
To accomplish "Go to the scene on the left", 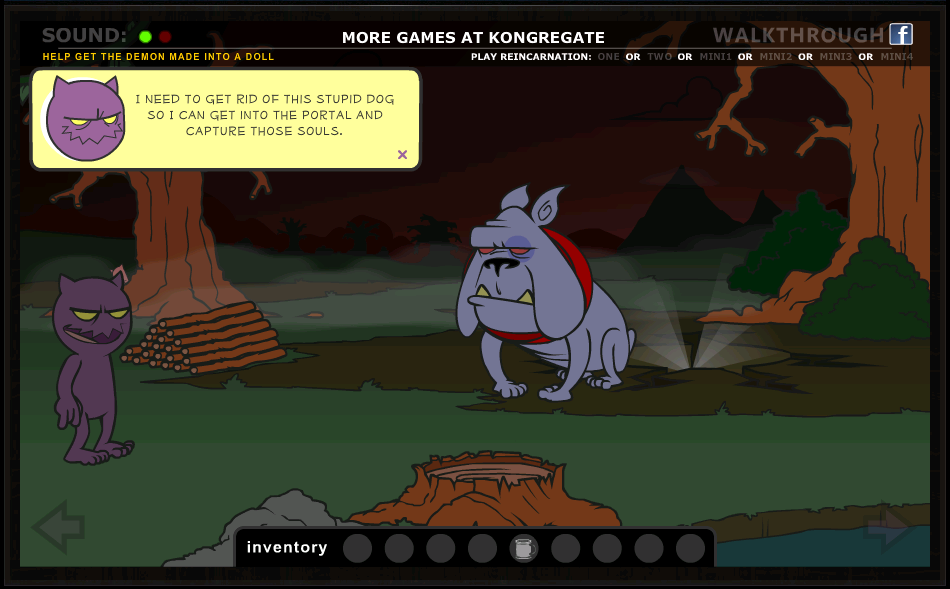I will pos(58,527).
